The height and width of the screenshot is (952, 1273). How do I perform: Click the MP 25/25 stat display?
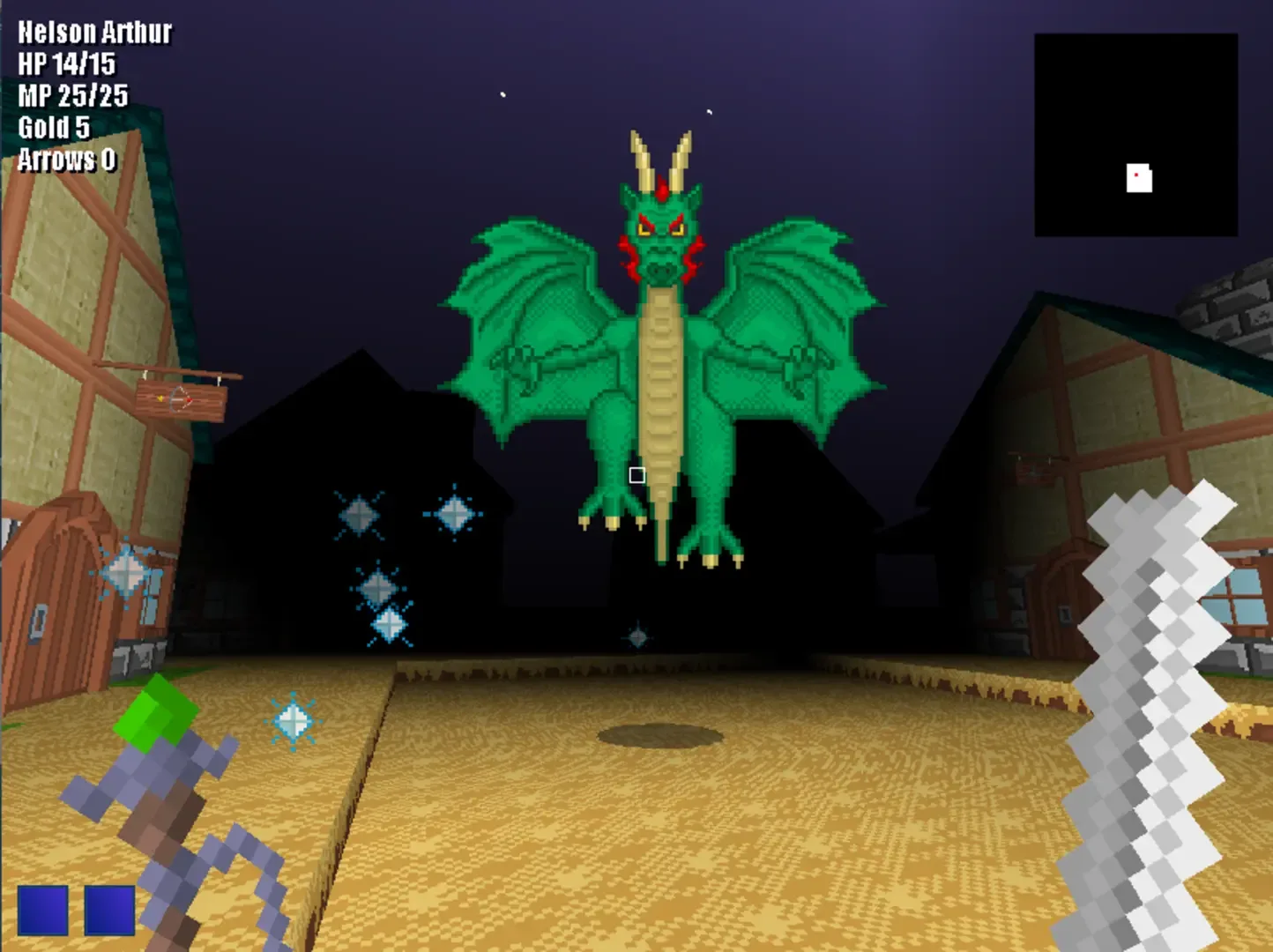coord(71,93)
